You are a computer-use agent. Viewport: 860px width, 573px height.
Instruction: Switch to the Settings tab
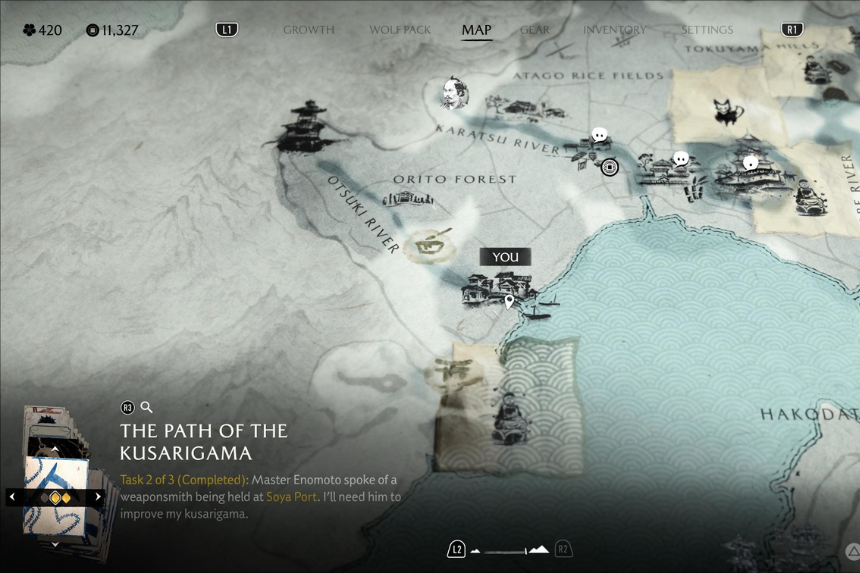click(707, 30)
